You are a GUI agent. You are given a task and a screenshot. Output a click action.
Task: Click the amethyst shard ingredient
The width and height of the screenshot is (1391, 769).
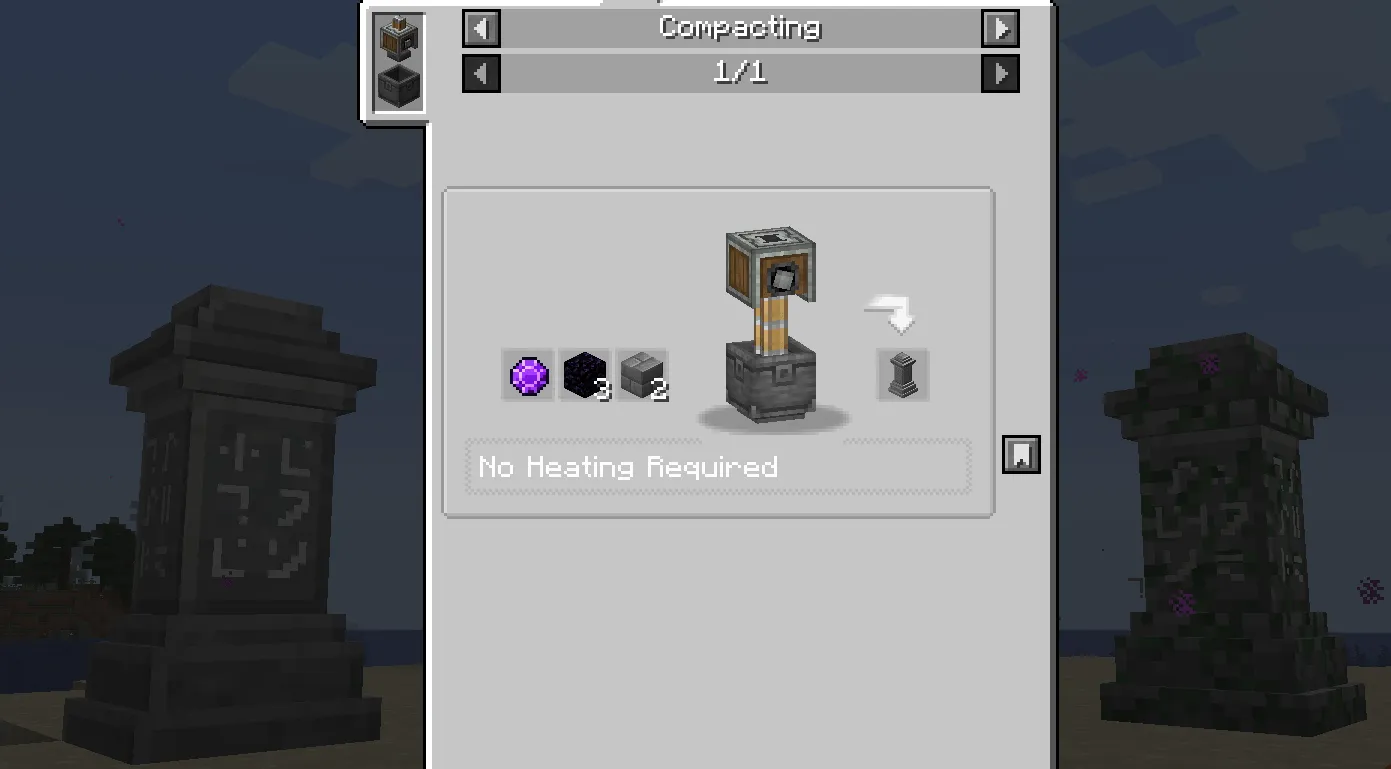click(x=528, y=375)
